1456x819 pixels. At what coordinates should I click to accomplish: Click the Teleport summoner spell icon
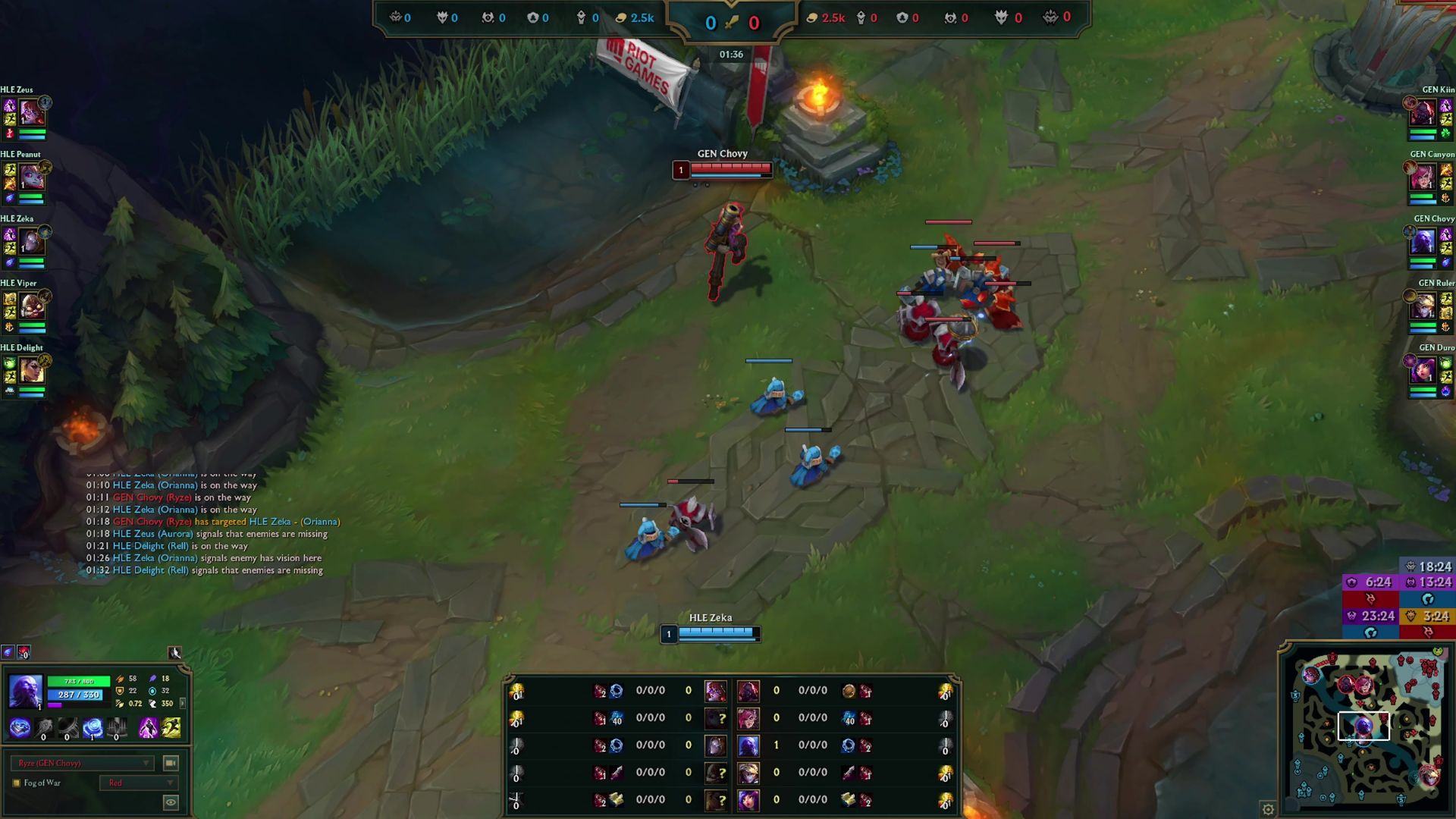149,729
